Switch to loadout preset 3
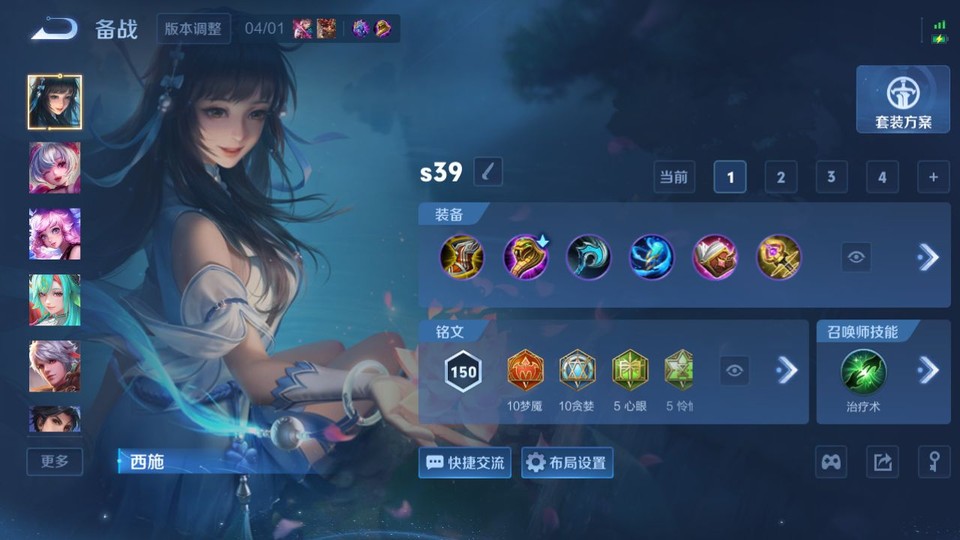 tap(830, 177)
